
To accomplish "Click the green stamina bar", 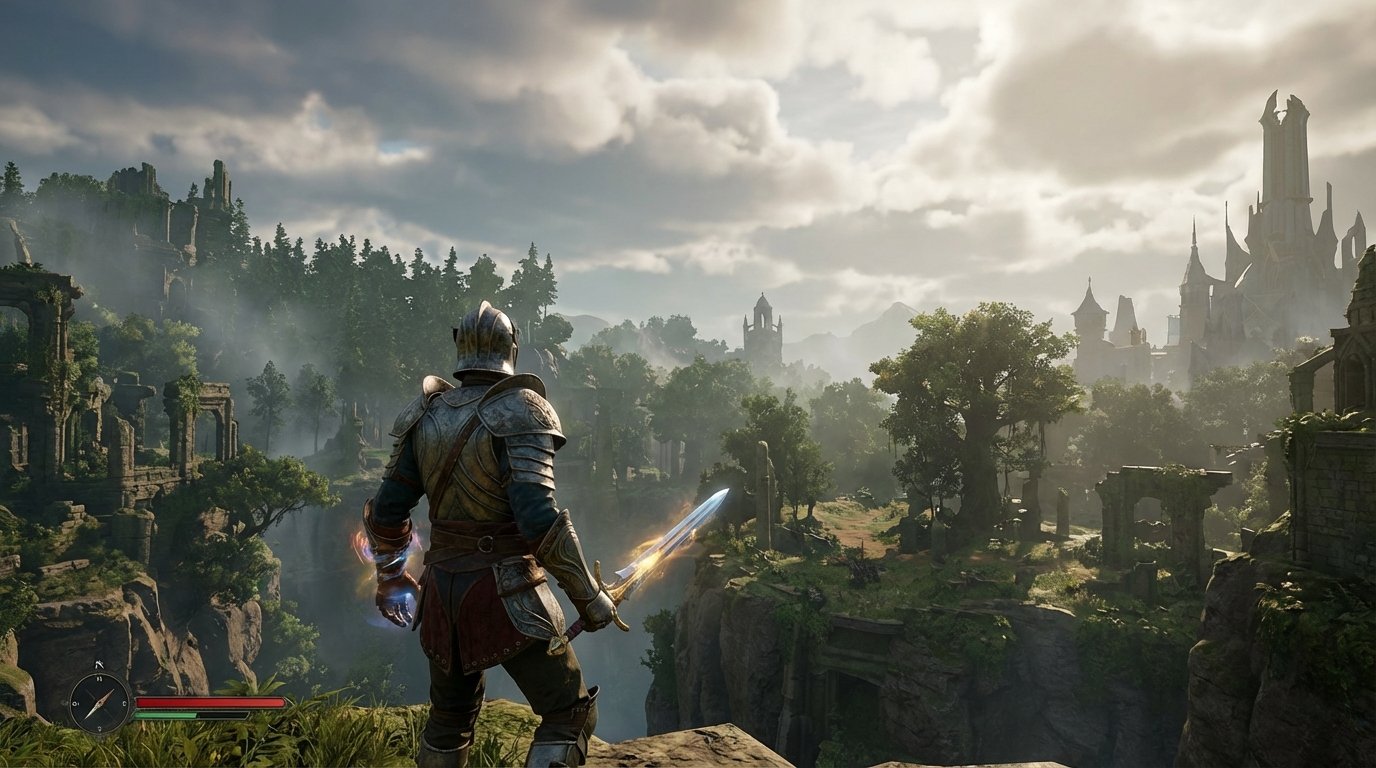I will click(x=166, y=715).
